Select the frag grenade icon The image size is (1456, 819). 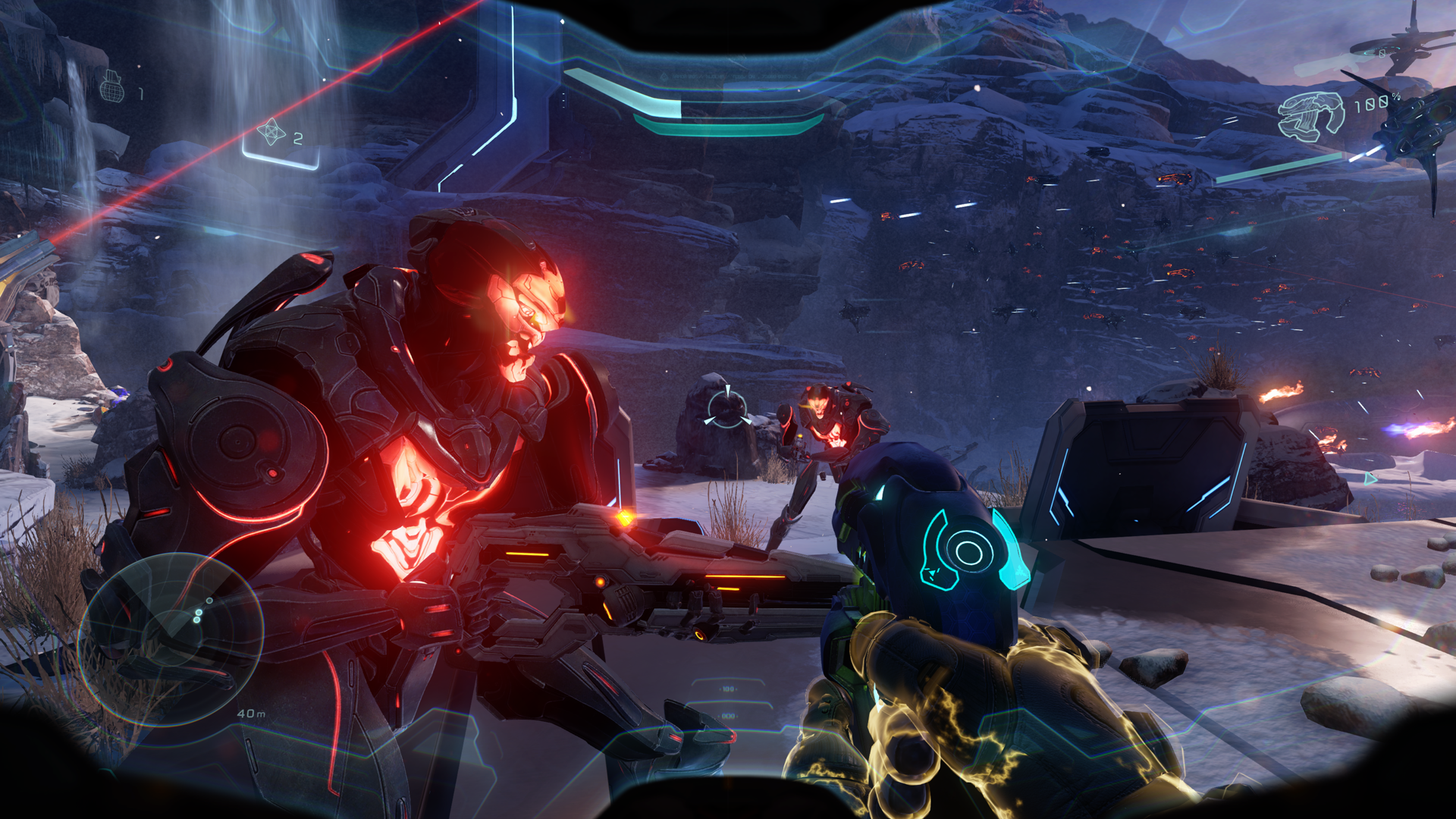coord(111,86)
